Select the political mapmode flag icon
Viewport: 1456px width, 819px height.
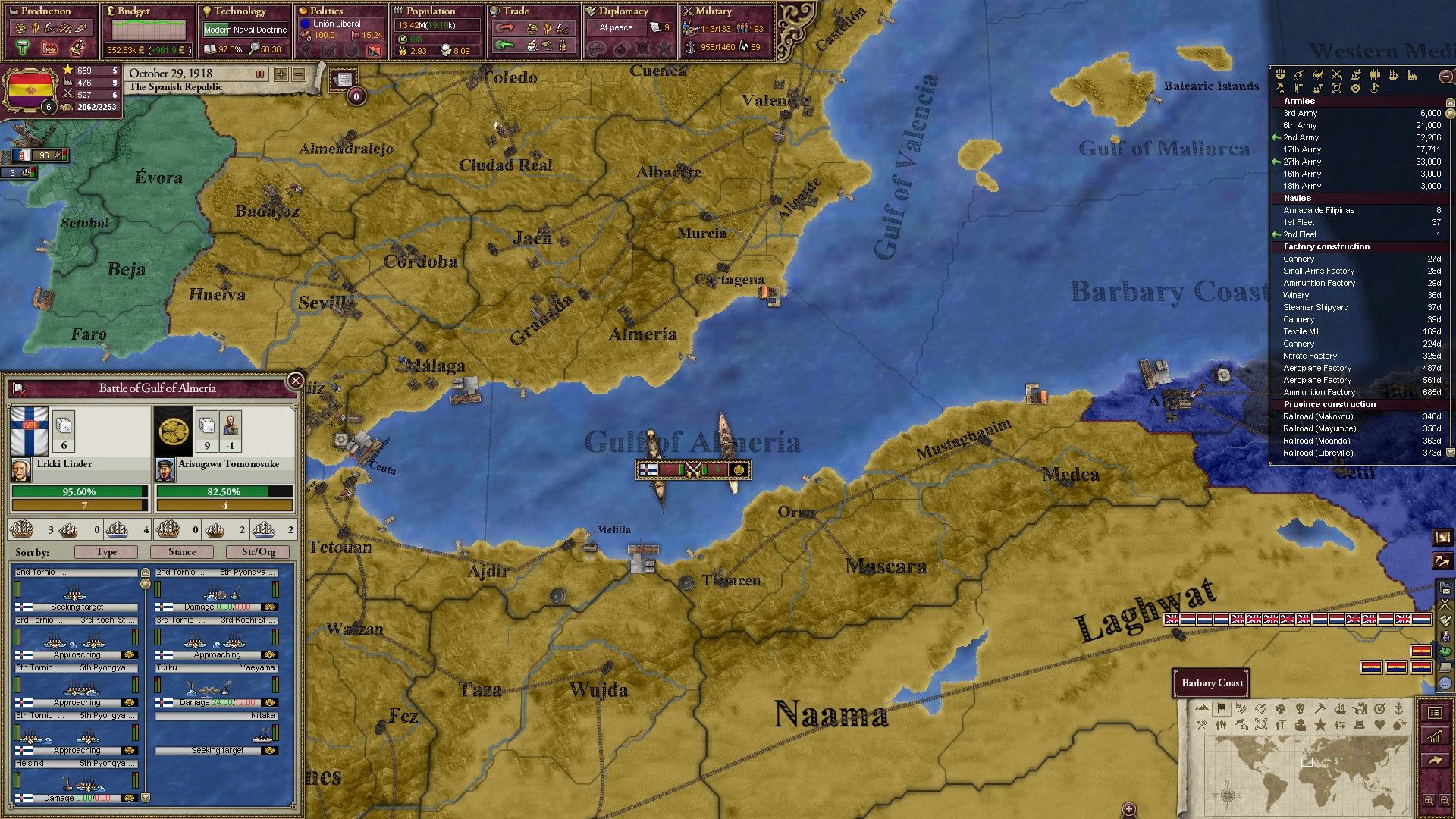click(1222, 709)
